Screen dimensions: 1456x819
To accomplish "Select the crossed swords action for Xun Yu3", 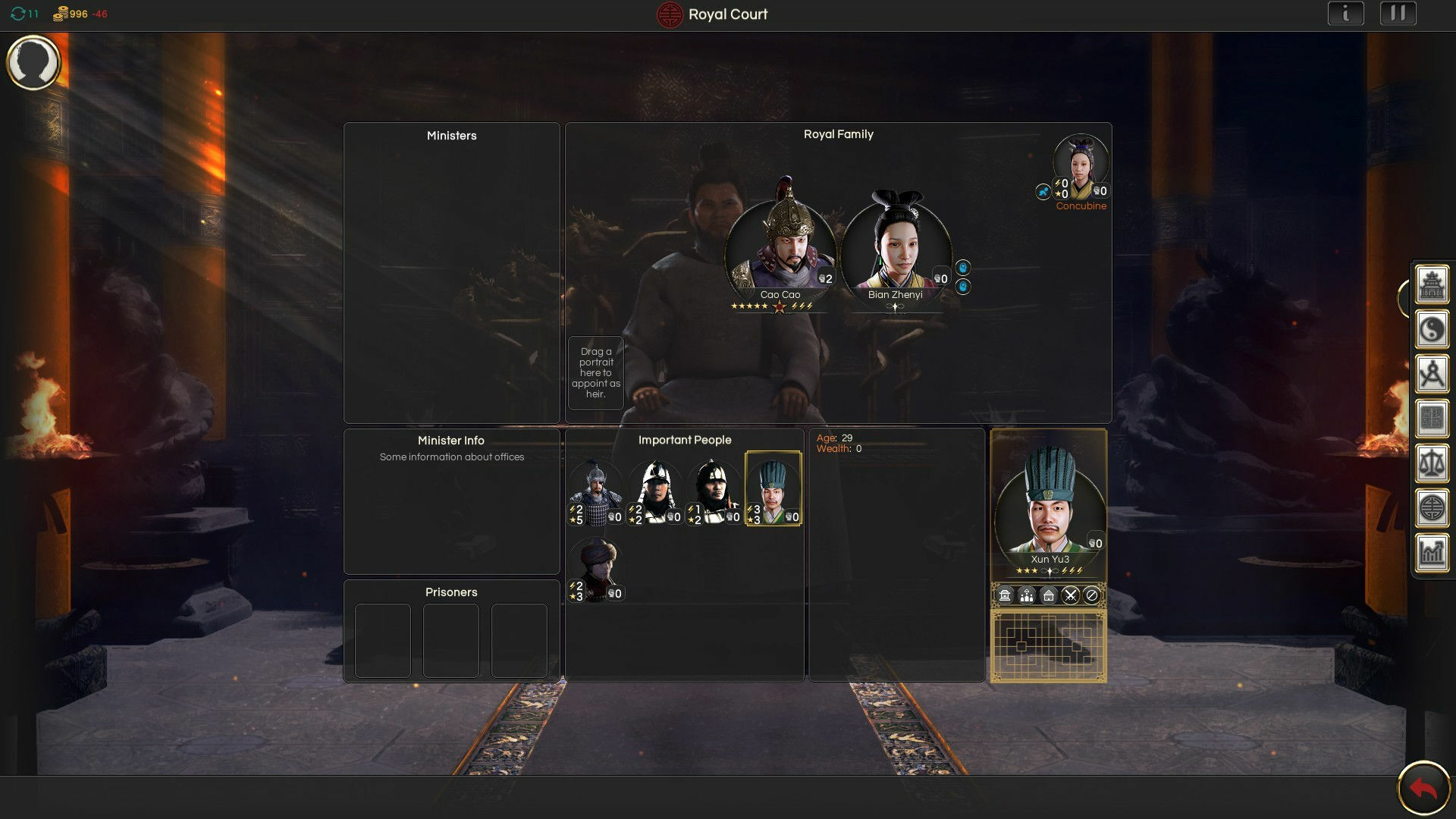I will [1071, 595].
